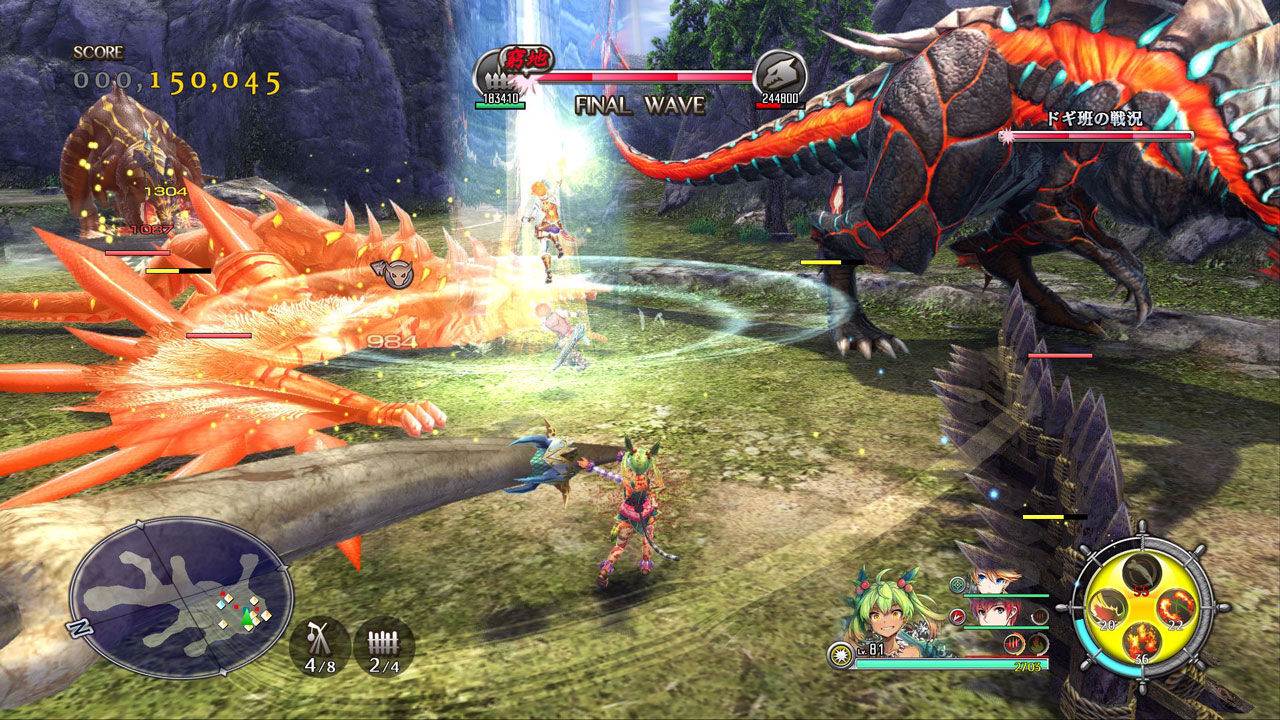Select the catapult defense counter icon

(x=320, y=645)
